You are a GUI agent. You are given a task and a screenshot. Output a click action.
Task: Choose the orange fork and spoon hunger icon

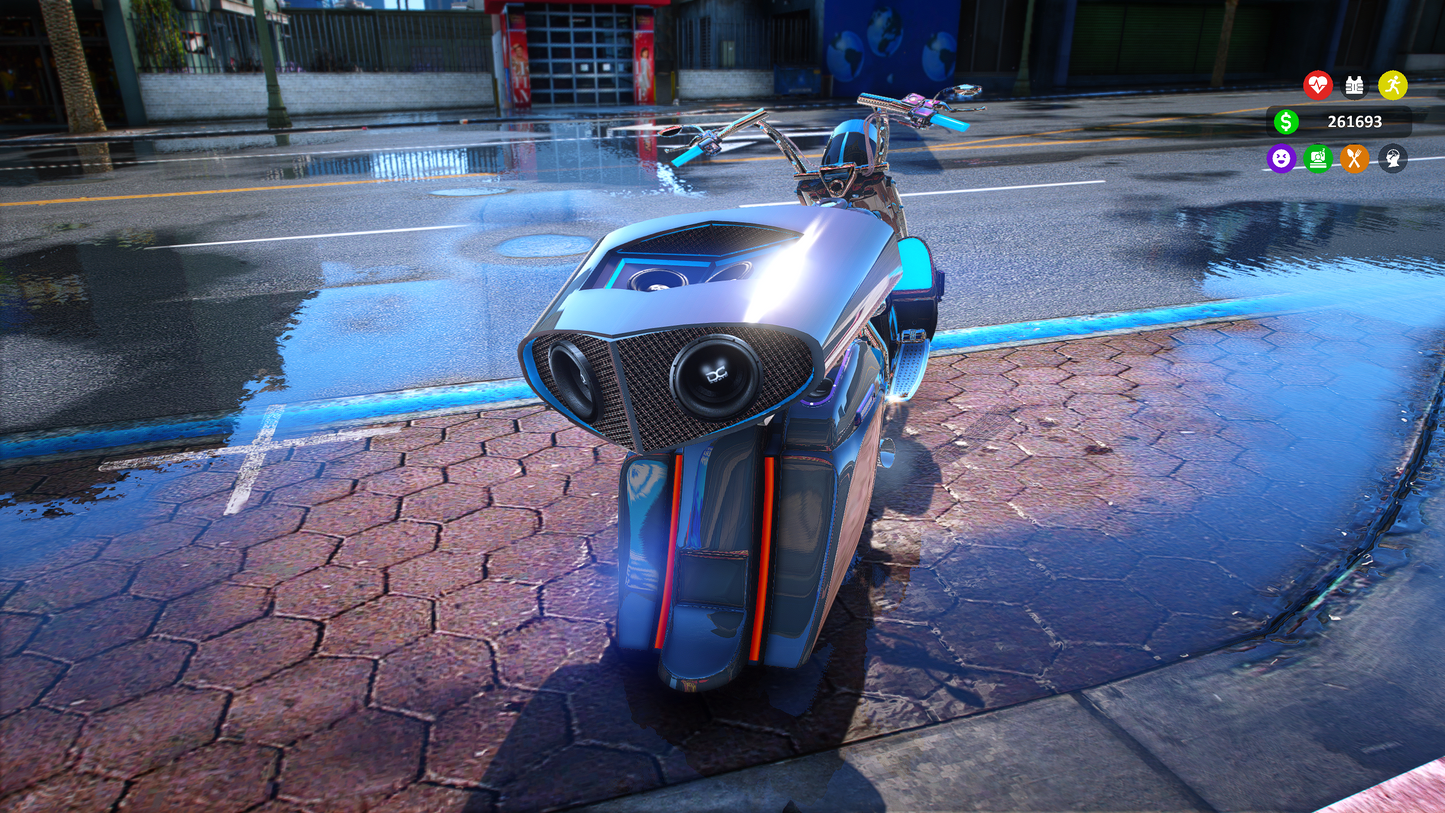[x=1355, y=158]
